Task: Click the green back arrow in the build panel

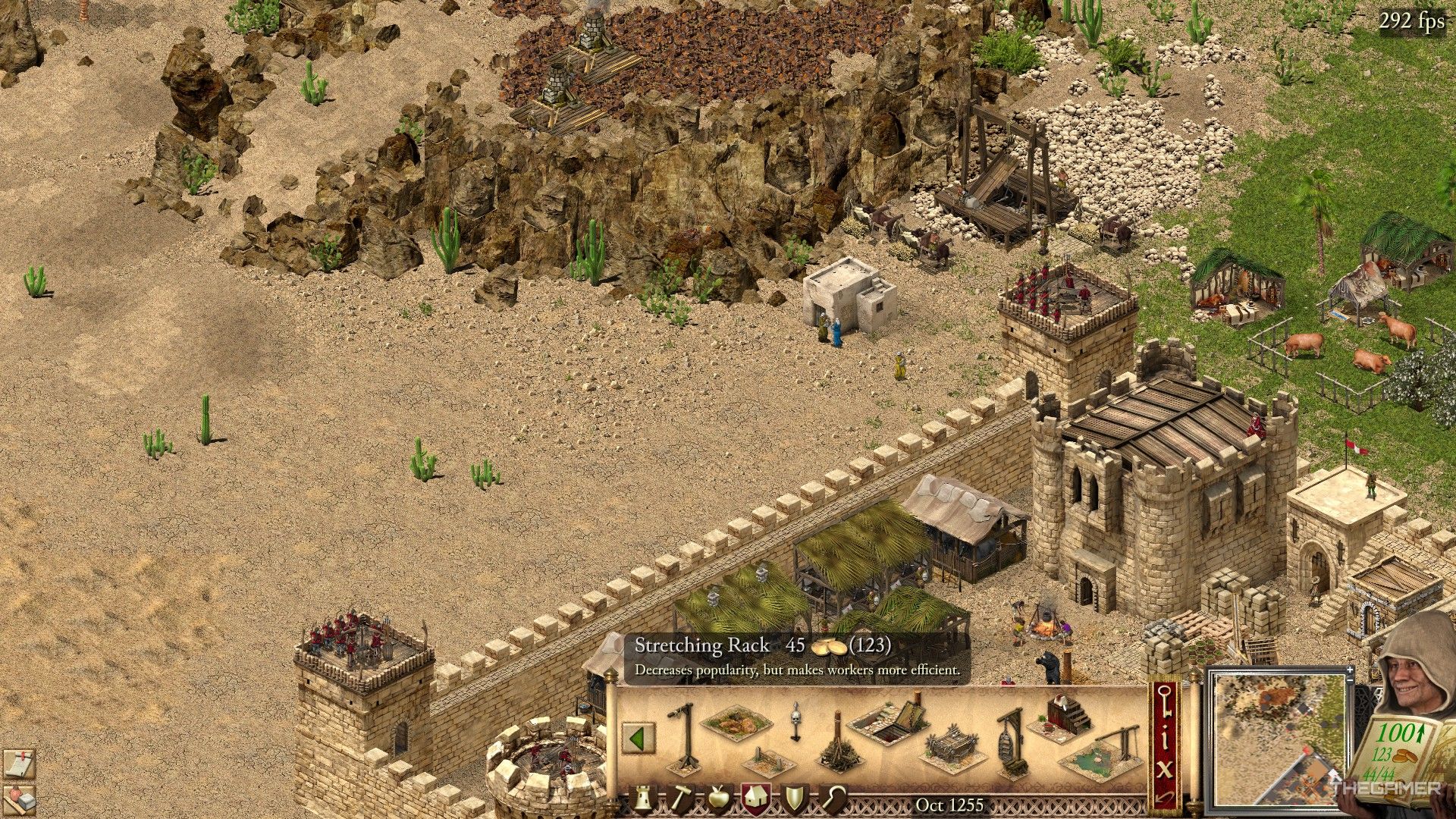Action: point(639,738)
